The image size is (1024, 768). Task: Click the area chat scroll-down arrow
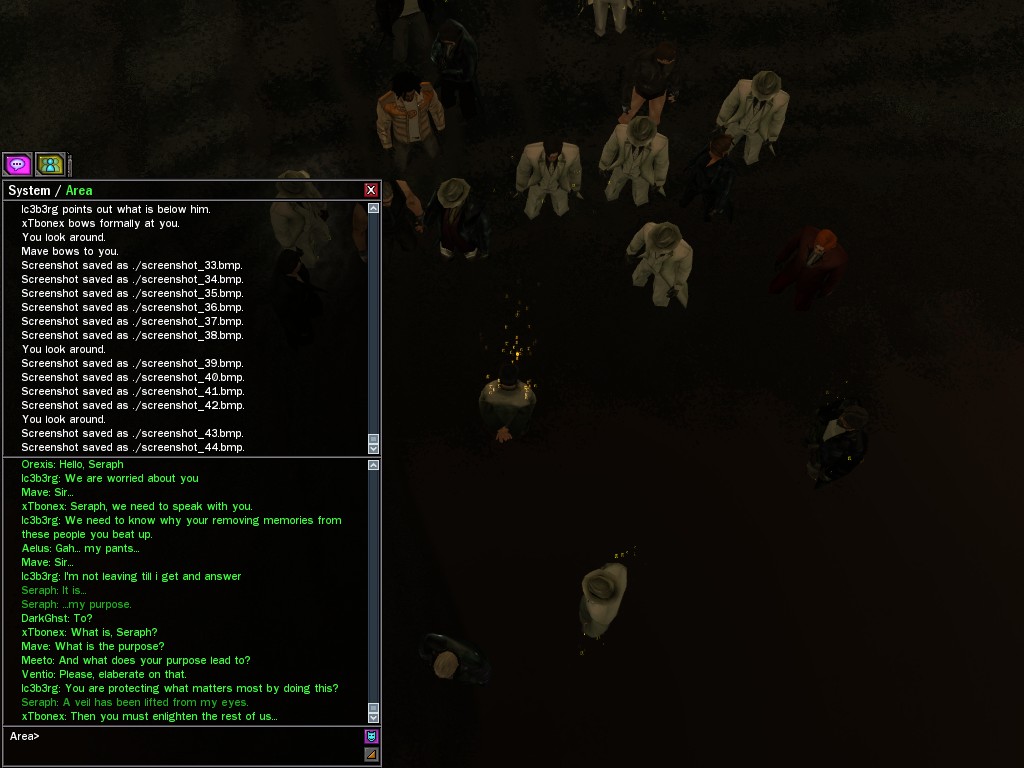(x=374, y=717)
